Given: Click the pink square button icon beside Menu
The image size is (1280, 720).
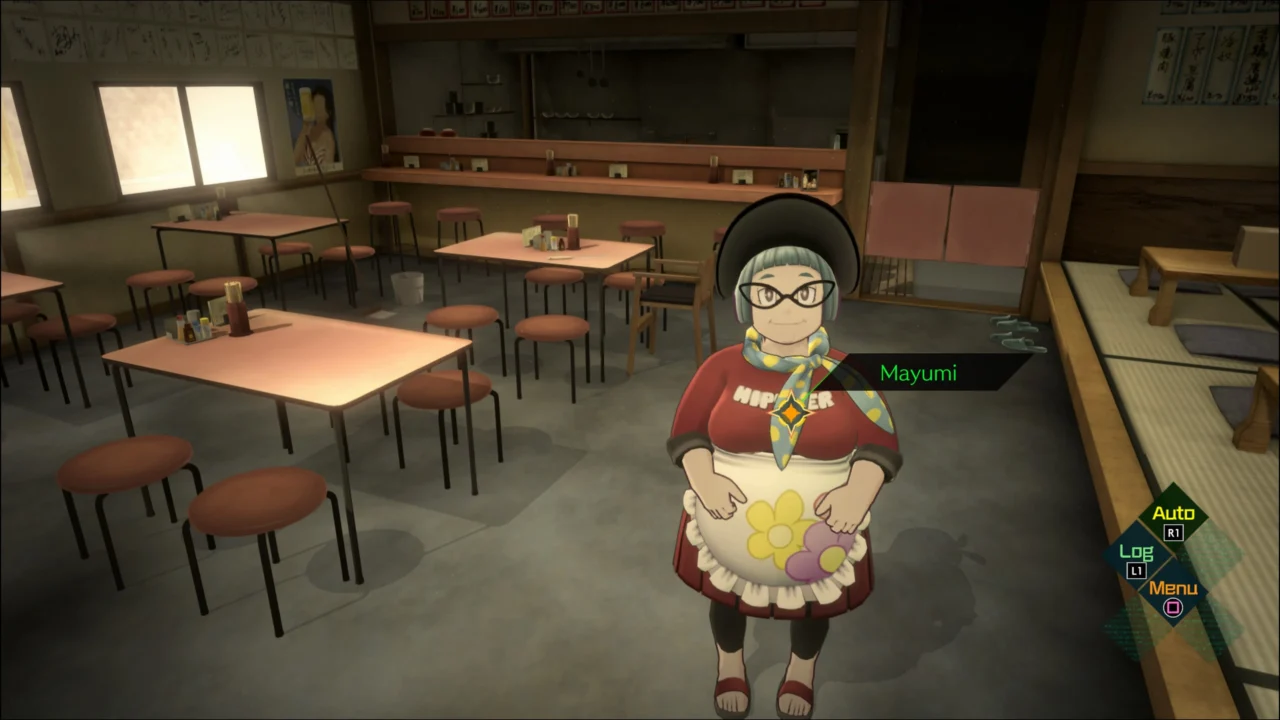Looking at the screenshot, I should [1172, 609].
